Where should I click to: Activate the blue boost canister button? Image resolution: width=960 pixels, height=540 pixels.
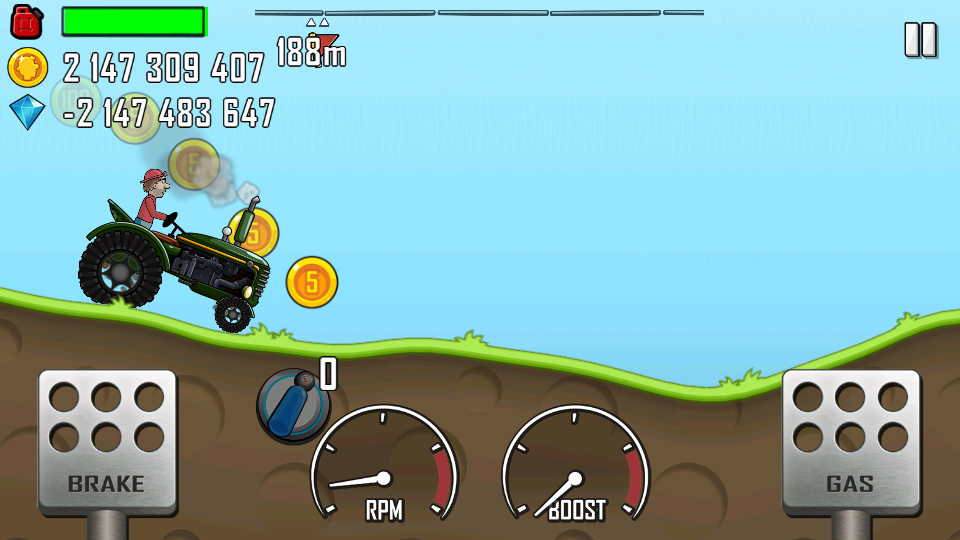point(292,403)
